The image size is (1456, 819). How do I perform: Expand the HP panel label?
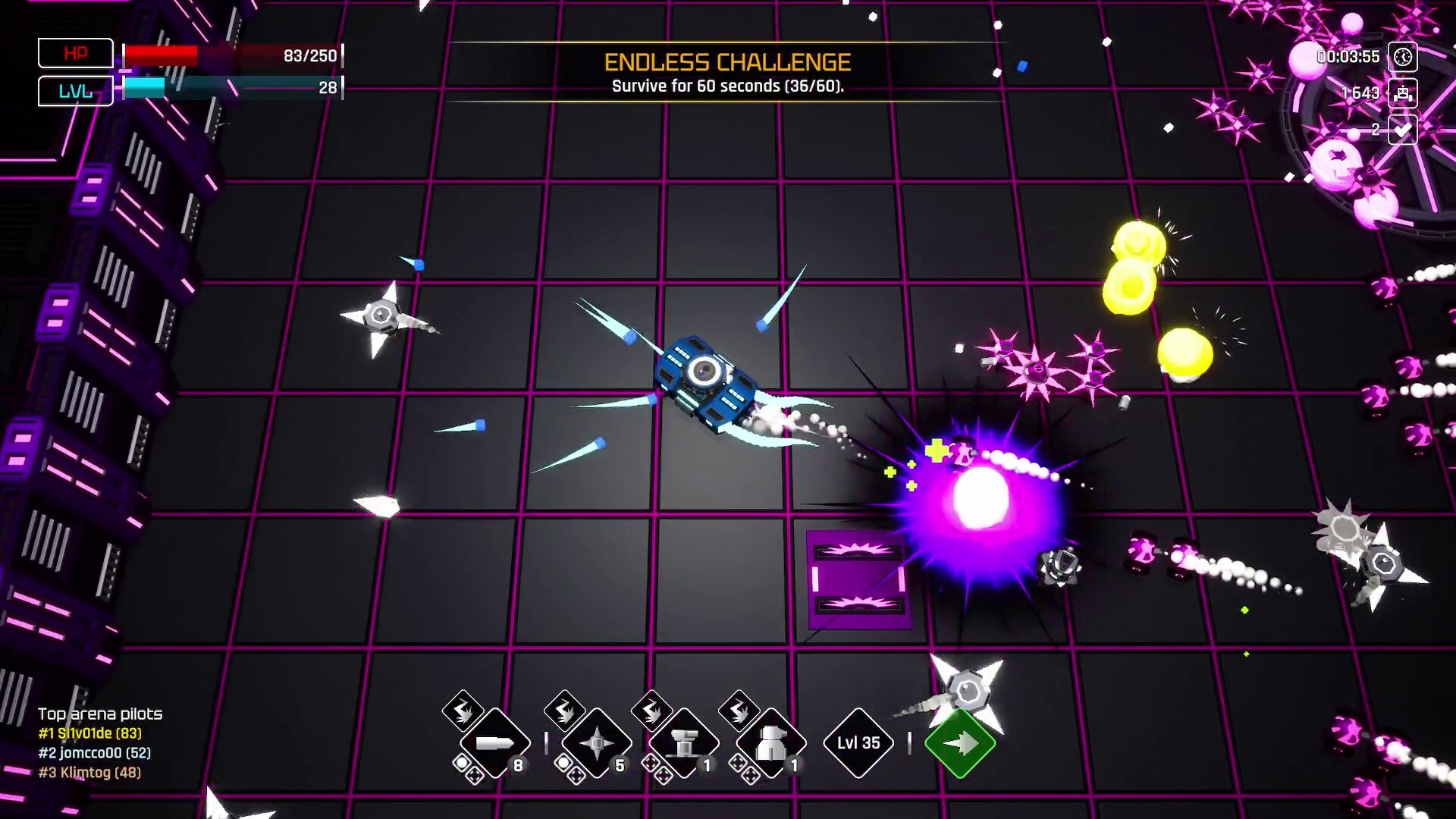coord(74,53)
